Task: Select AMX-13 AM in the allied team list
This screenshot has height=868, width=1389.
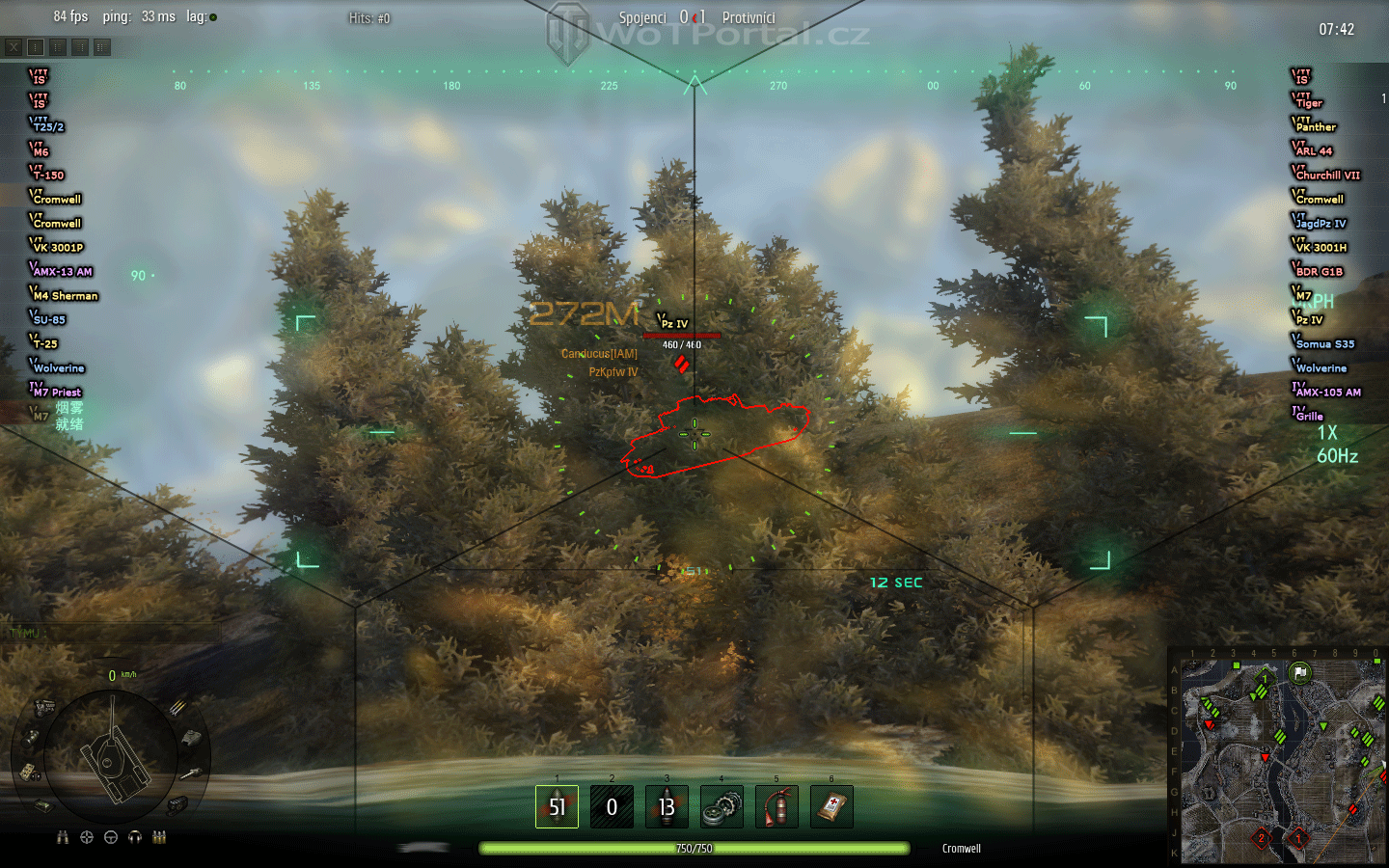Action: (62, 271)
